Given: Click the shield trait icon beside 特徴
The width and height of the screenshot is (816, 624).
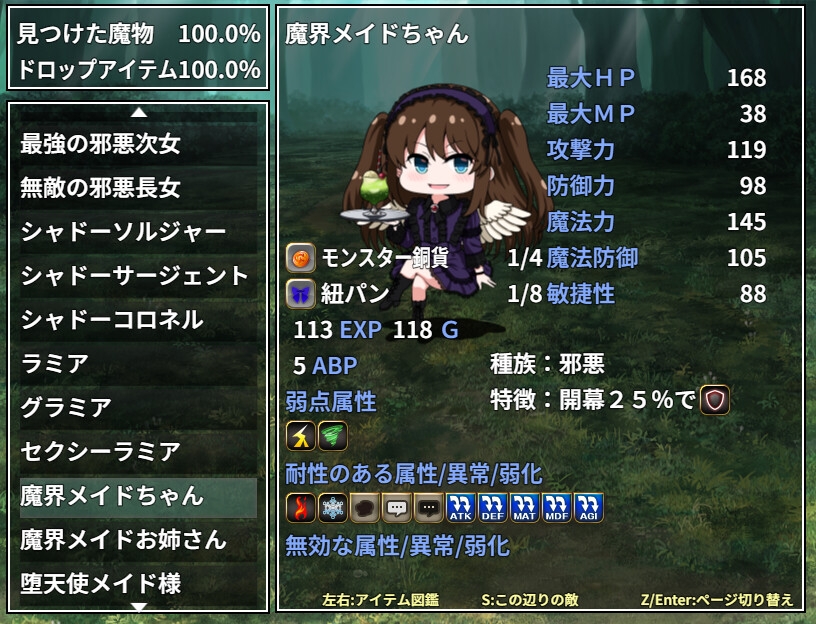Looking at the screenshot, I should [715, 400].
